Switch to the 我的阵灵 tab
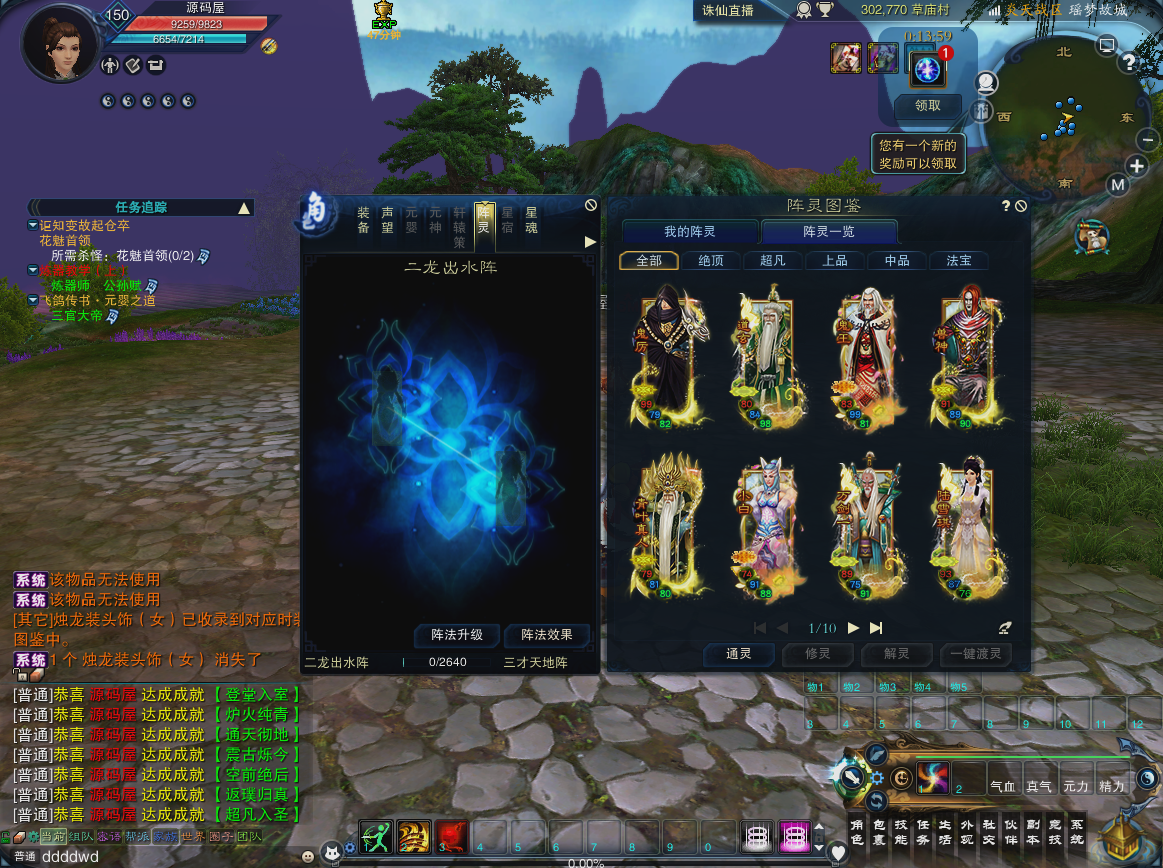Screen dimensions: 1163x868 click(x=690, y=232)
